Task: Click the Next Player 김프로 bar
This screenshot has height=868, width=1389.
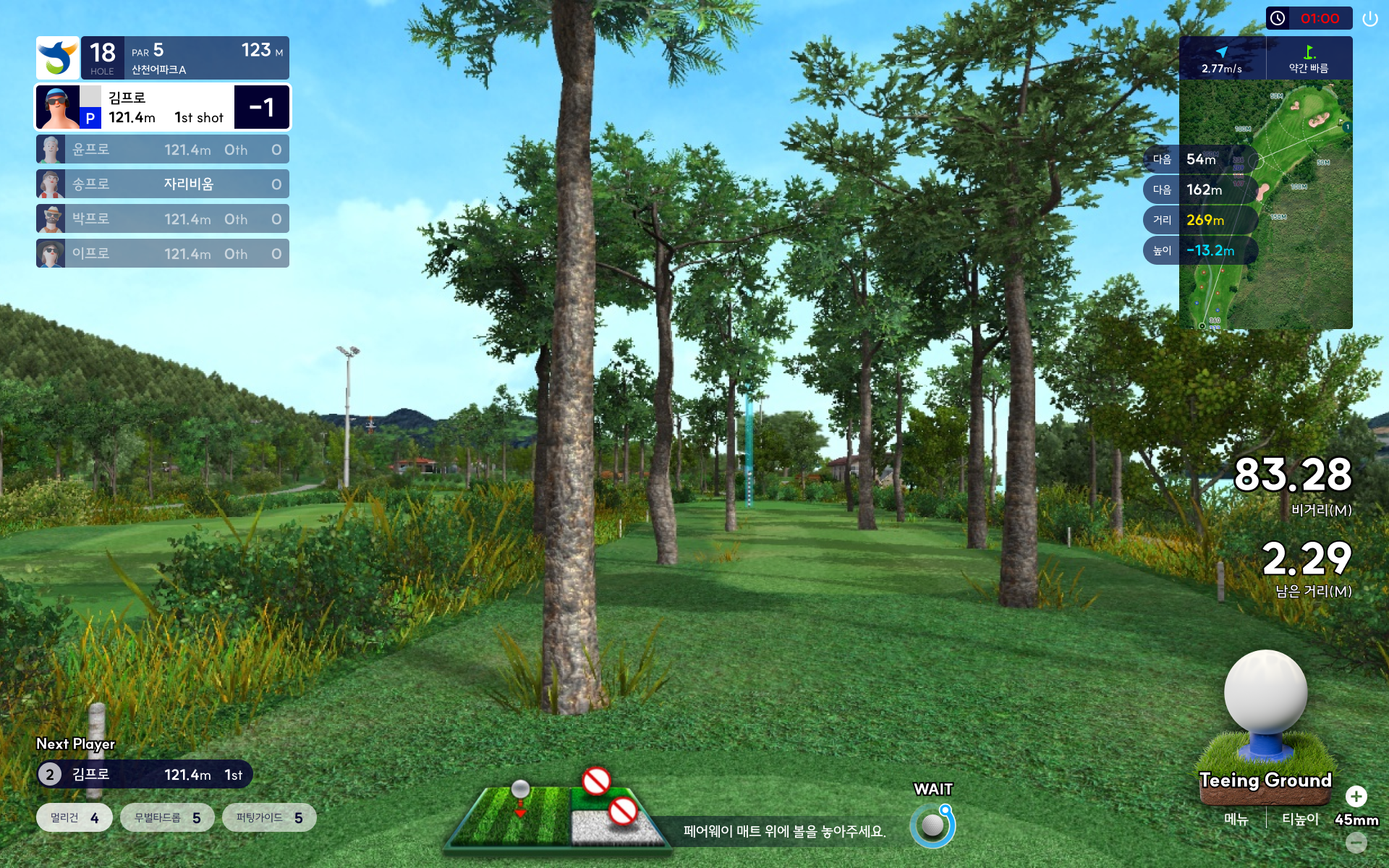Action: coord(145,775)
